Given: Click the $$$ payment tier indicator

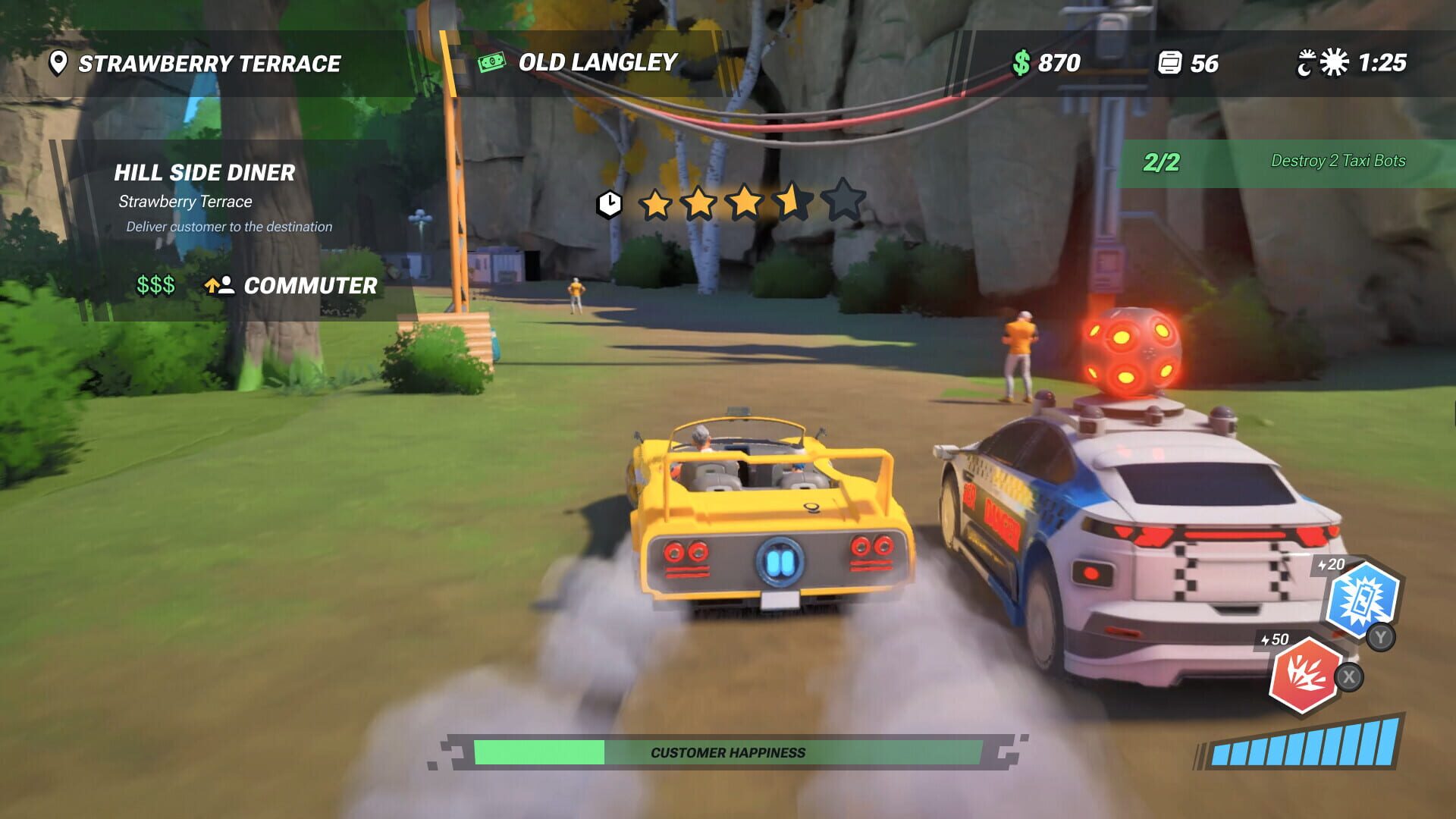Looking at the screenshot, I should (x=155, y=287).
